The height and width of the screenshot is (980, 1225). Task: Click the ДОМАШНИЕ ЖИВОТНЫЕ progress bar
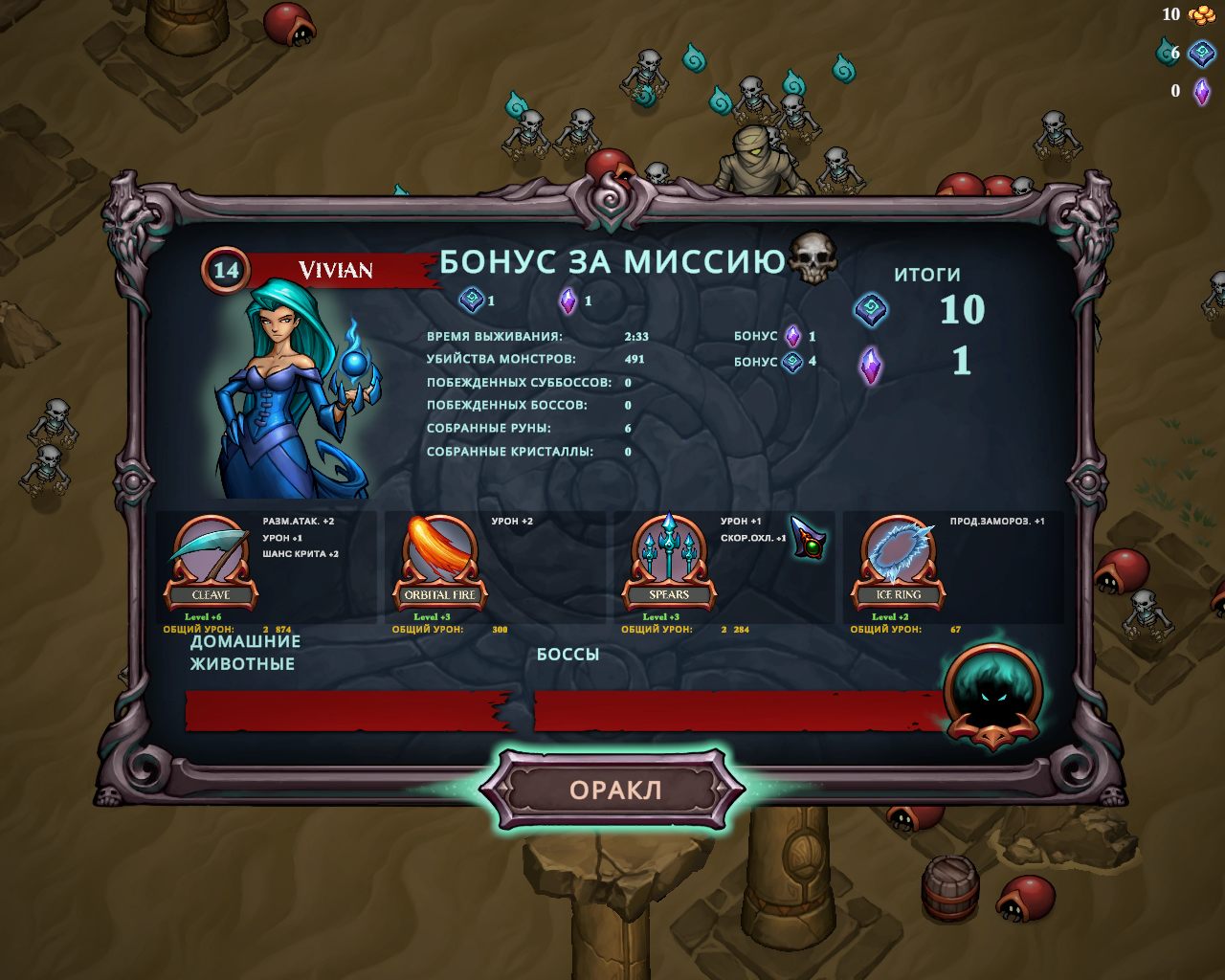pyautogui.click(x=335, y=712)
